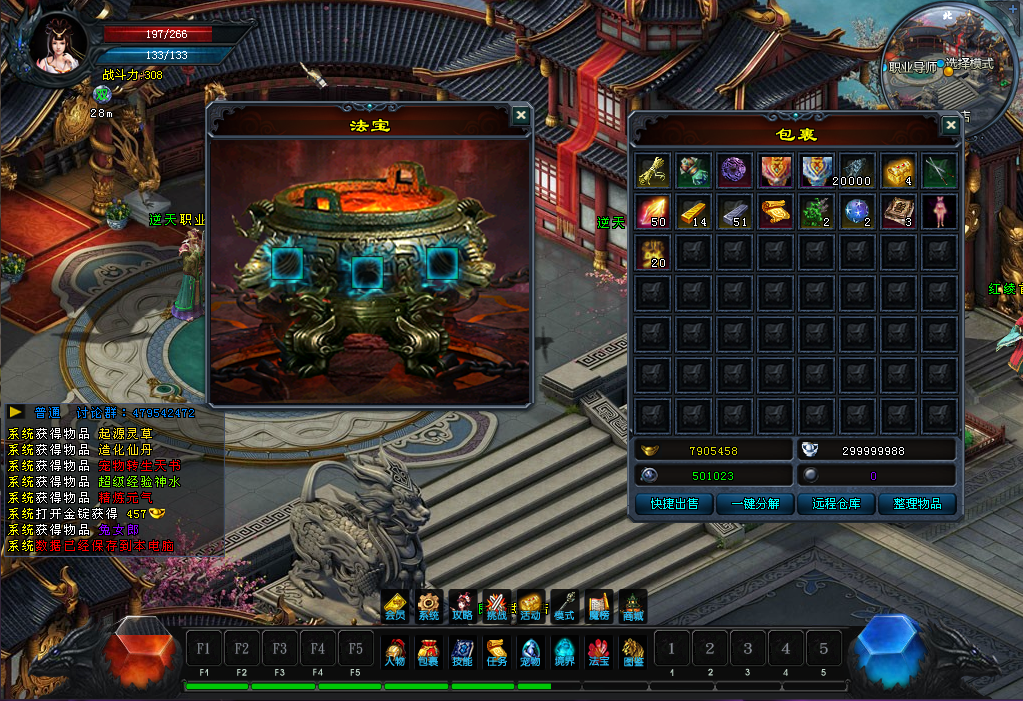1023x701 pixels.
Task: Select the green herb item in the bag
Action: click(816, 212)
